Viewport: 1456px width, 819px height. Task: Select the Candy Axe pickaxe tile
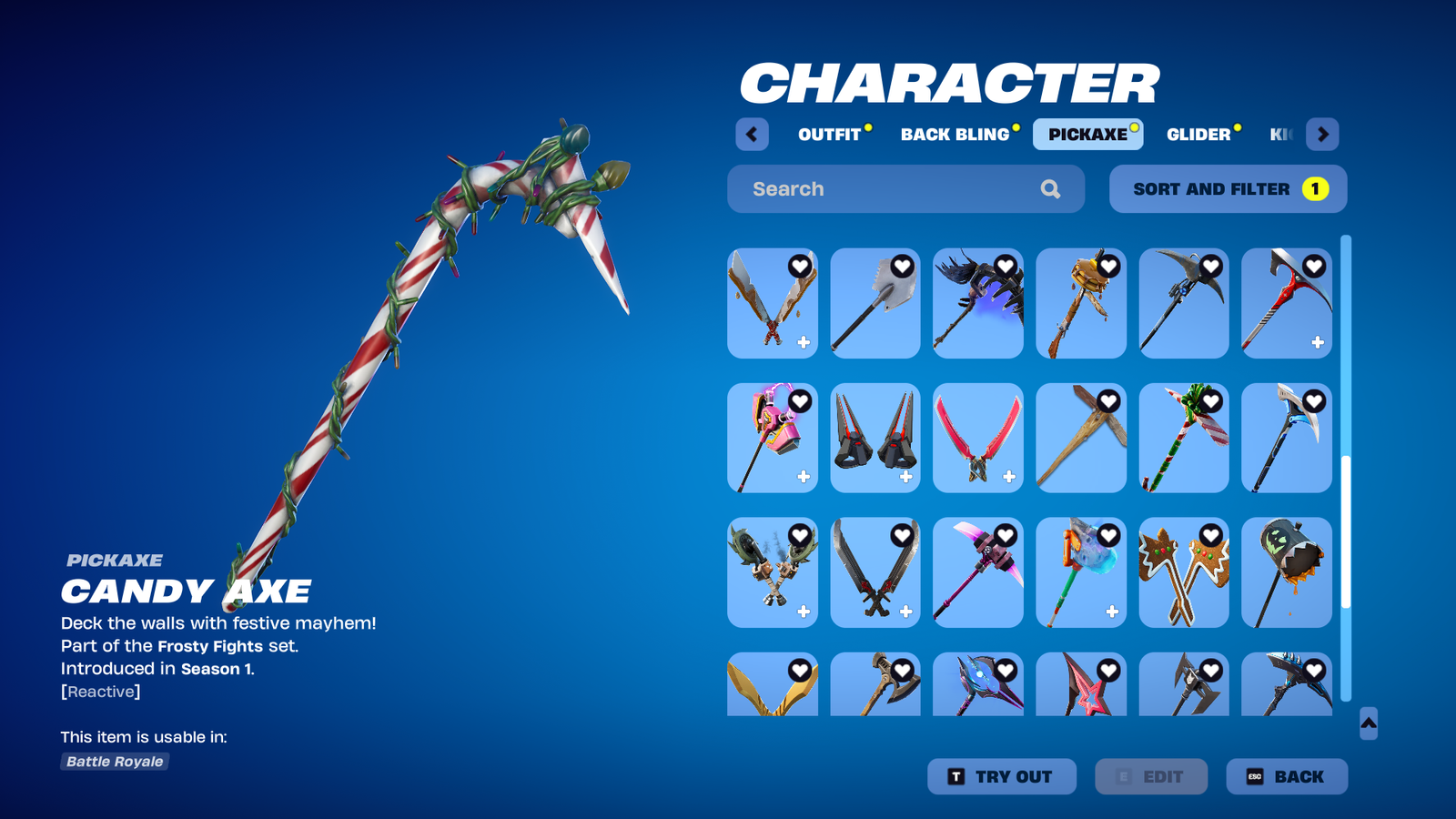click(1183, 439)
